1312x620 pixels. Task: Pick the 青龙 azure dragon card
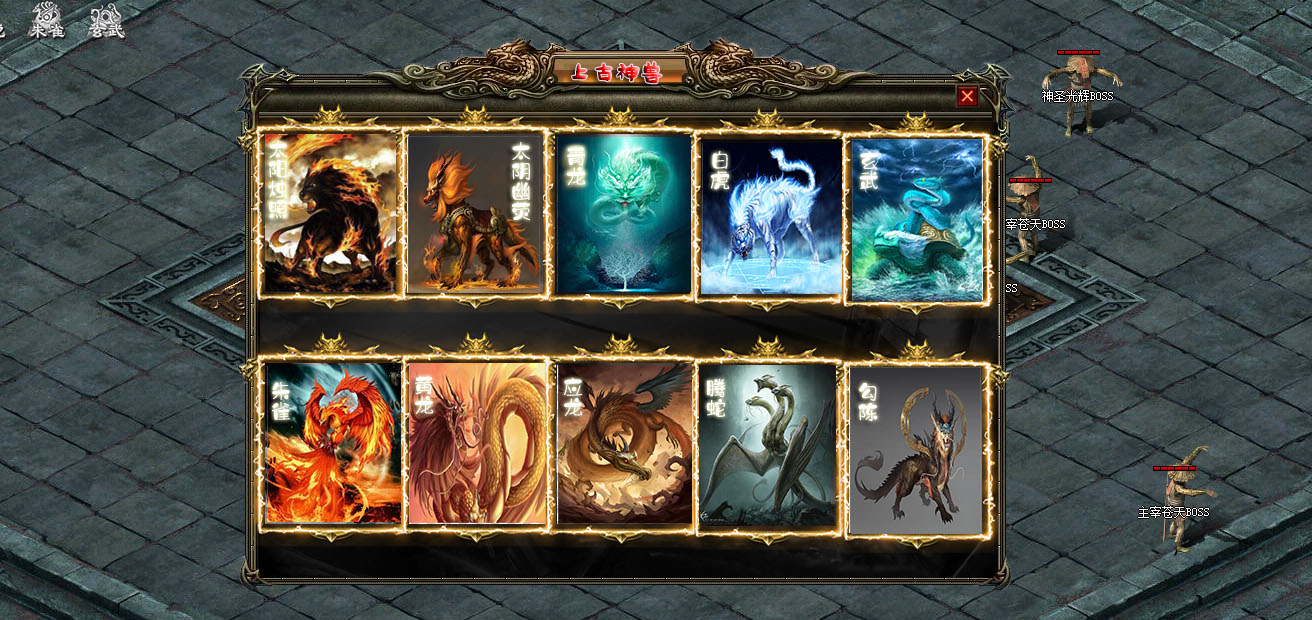[623, 214]
